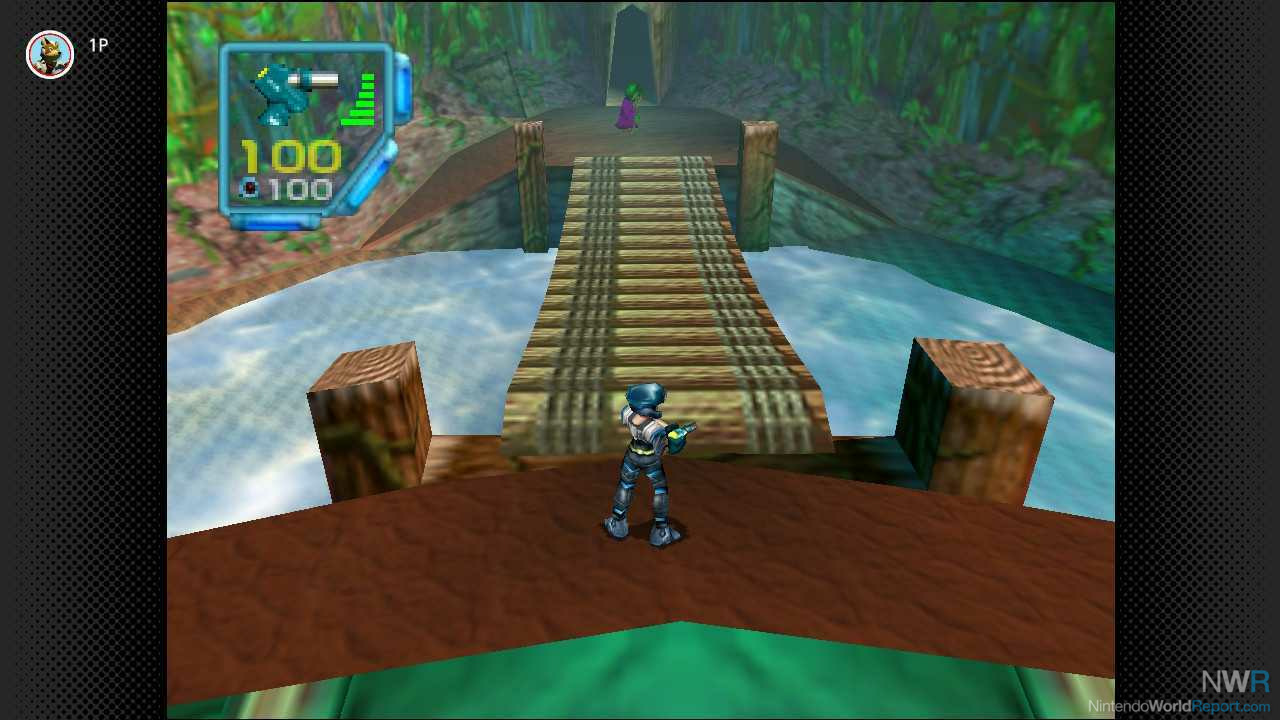Click the player one fox avatar icon
Image resolution: width=1280 pixels, height=720 pixels.
click(x=50, y=54)
